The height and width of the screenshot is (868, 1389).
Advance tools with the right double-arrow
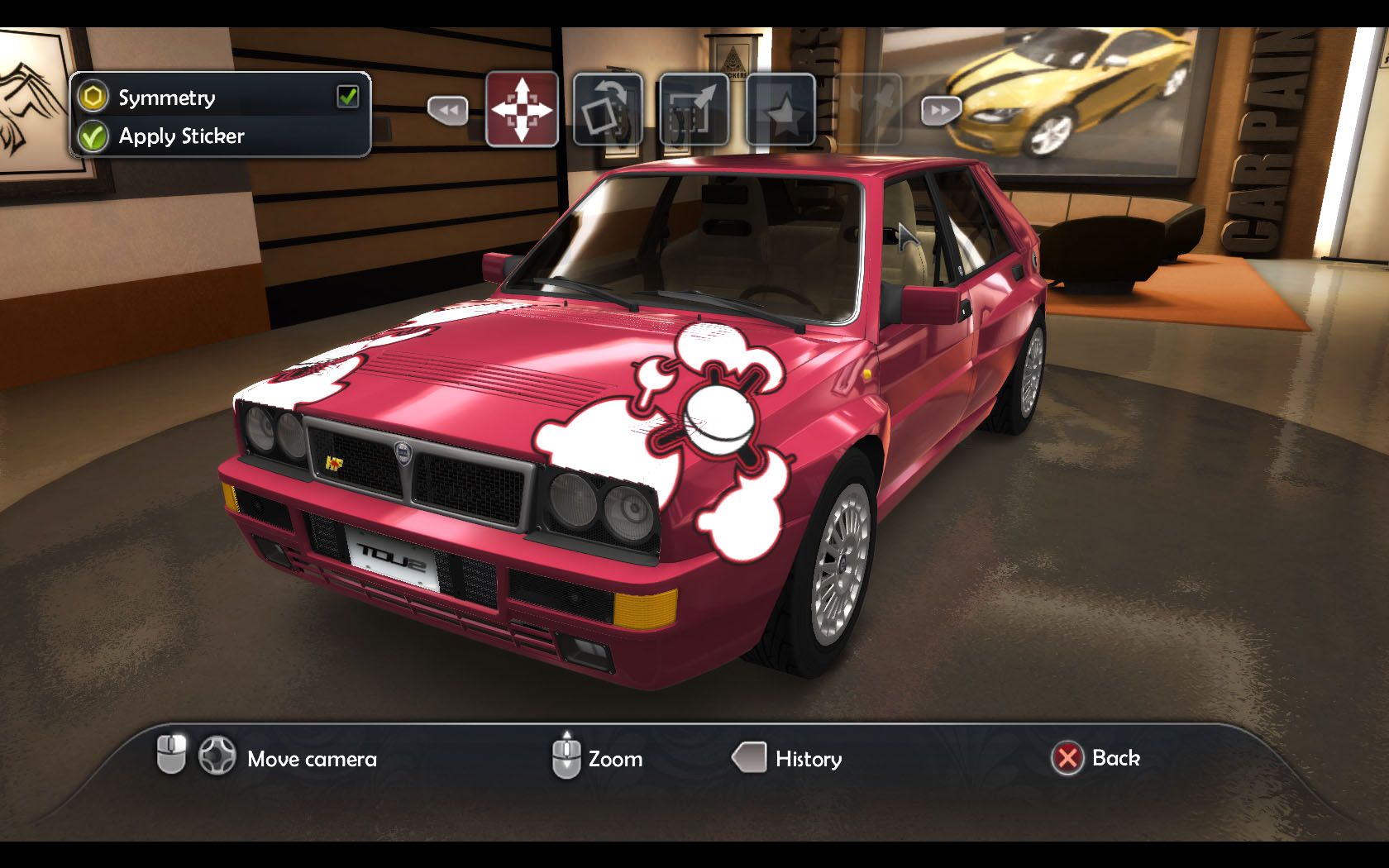point(941,110)
